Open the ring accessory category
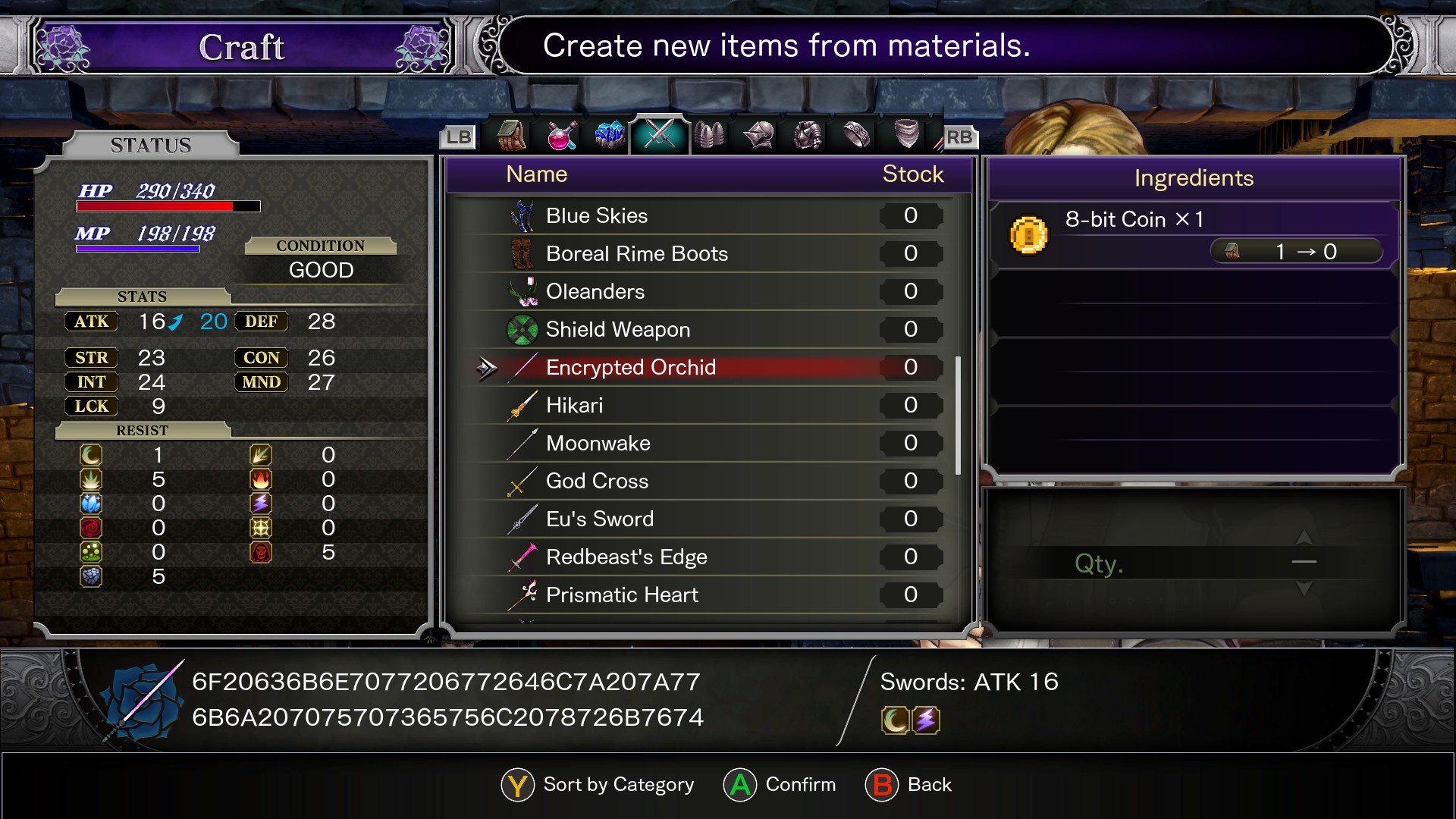The image size is (1456, 819). 853,136
